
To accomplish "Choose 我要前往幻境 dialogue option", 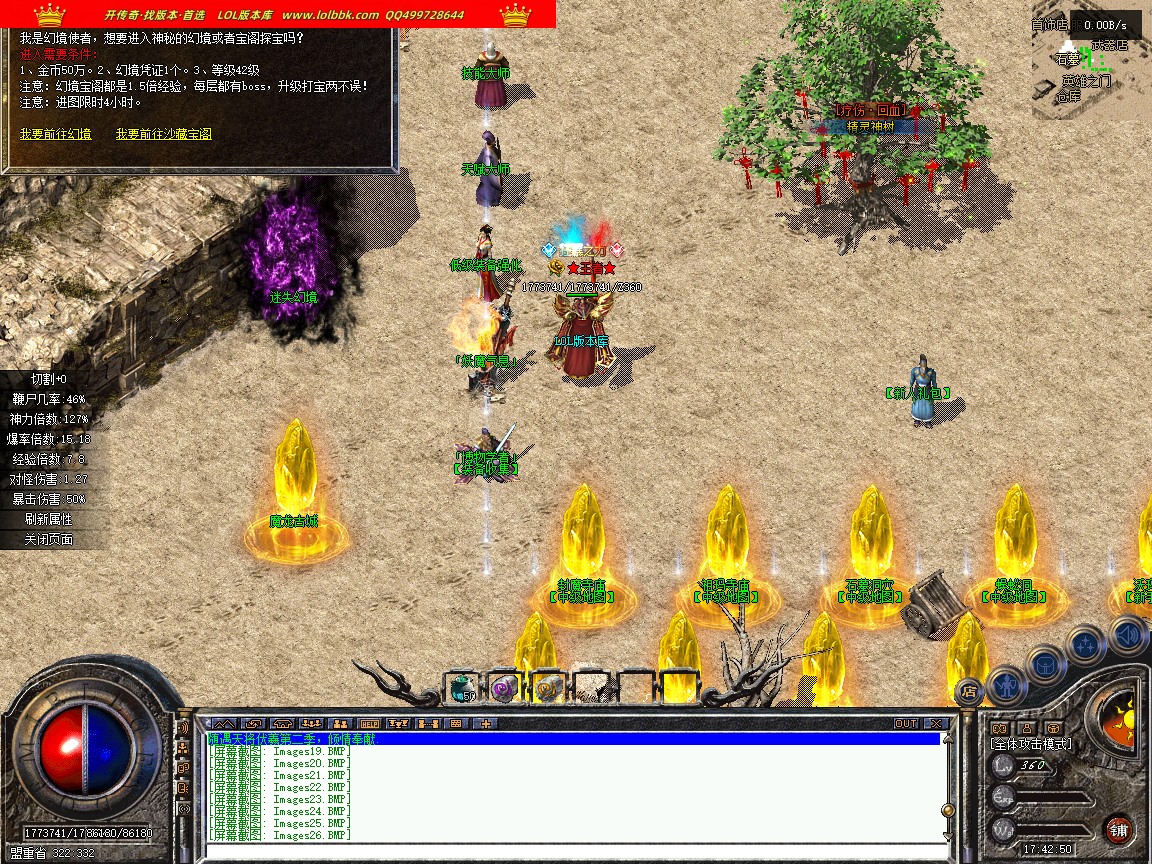I will (55, 134).
